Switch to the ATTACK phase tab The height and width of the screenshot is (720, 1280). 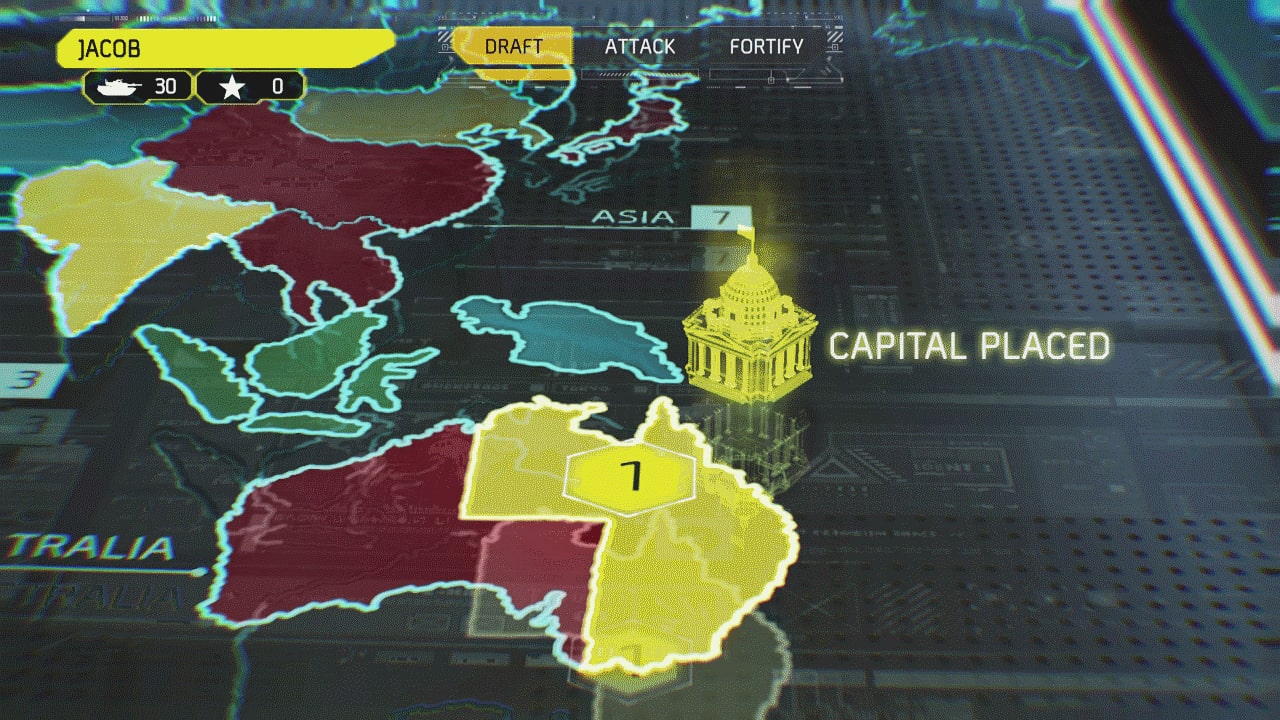(x=640, y=46)
